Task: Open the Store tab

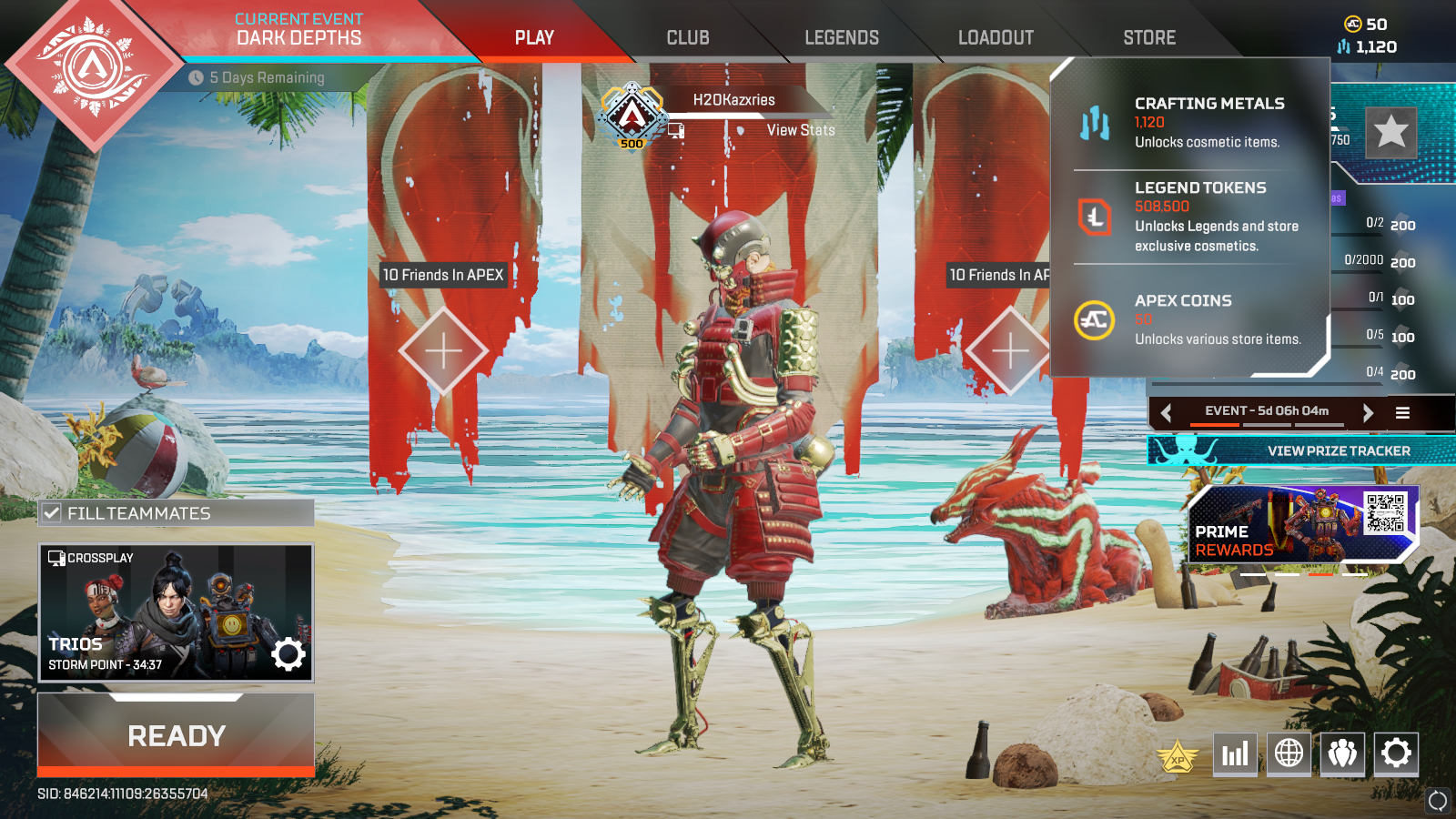Action: coord(1149,38)
